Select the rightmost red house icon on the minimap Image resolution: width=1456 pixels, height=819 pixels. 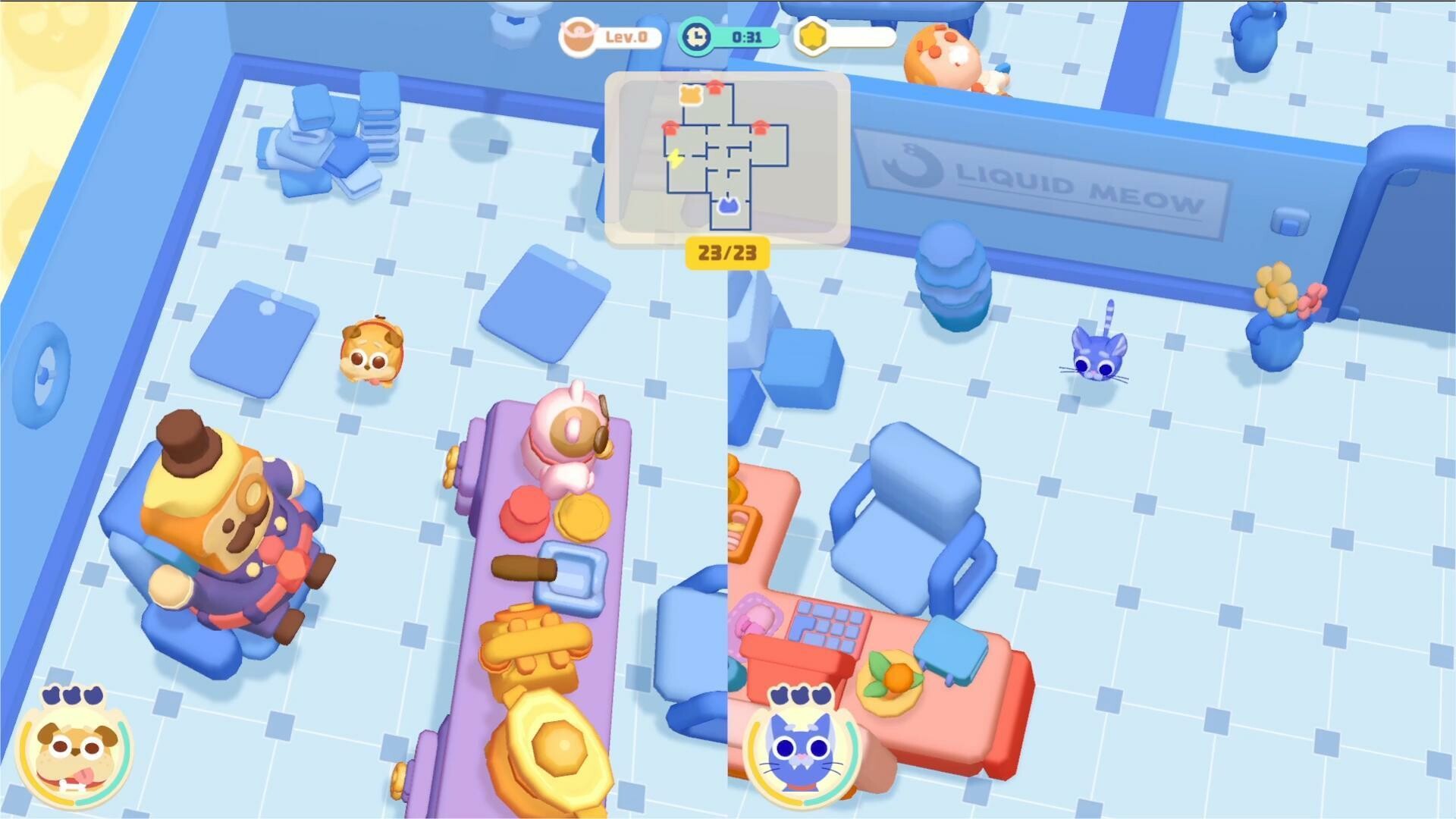760,128
